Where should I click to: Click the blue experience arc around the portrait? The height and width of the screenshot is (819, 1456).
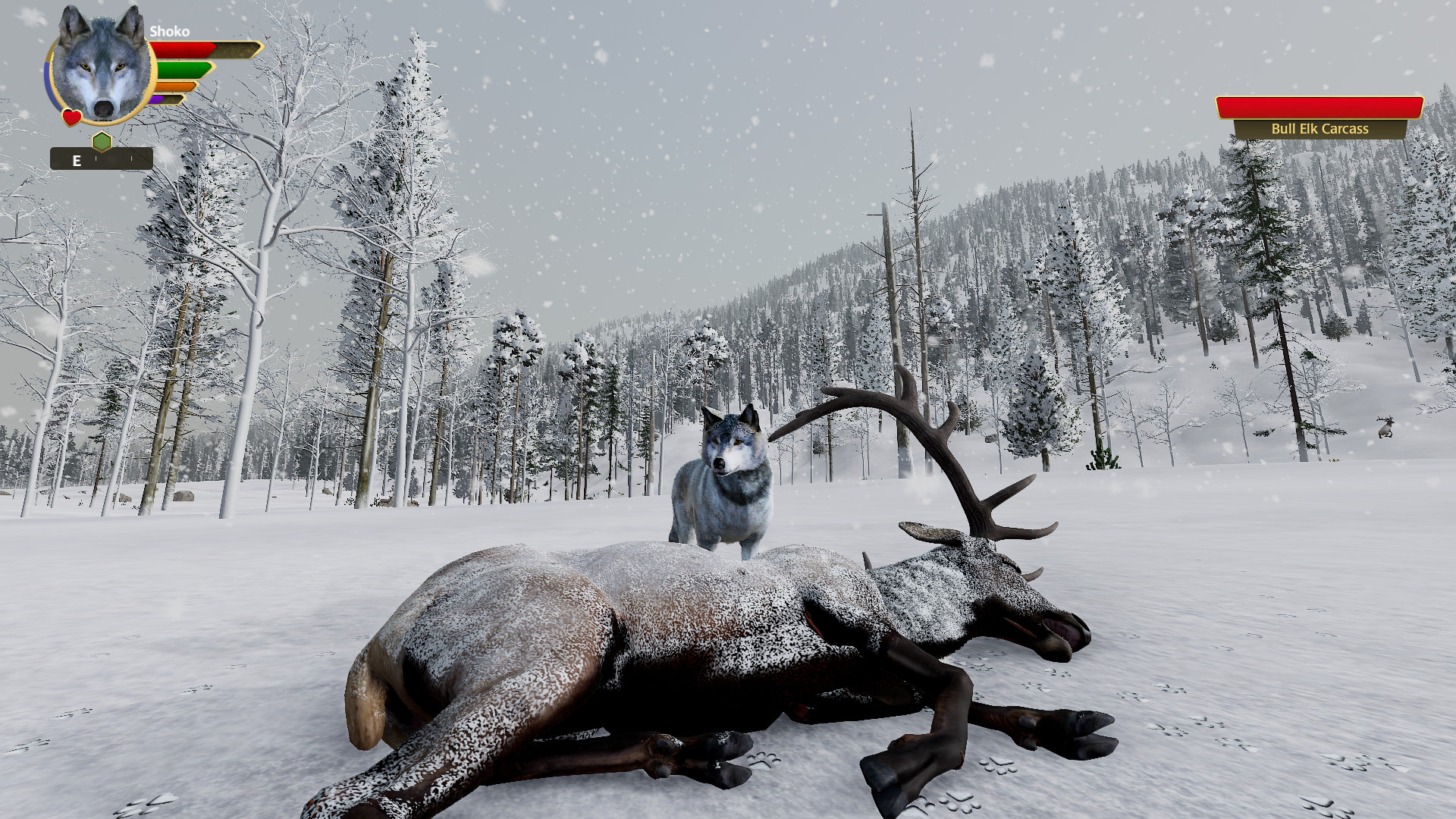(49, 84)
